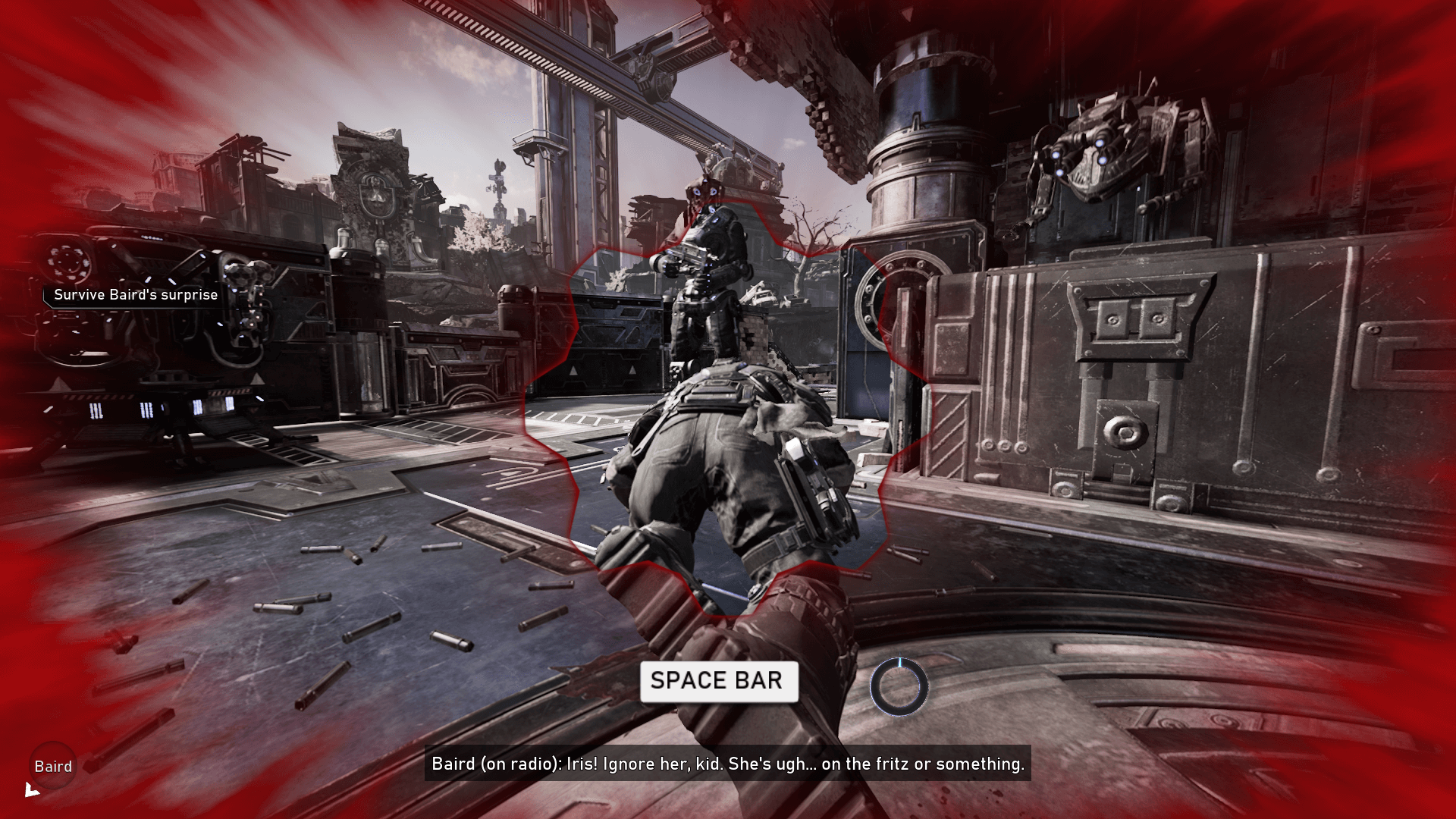
Task: Click Baird's subtitle line about Iris
Action: coord(728,764)
